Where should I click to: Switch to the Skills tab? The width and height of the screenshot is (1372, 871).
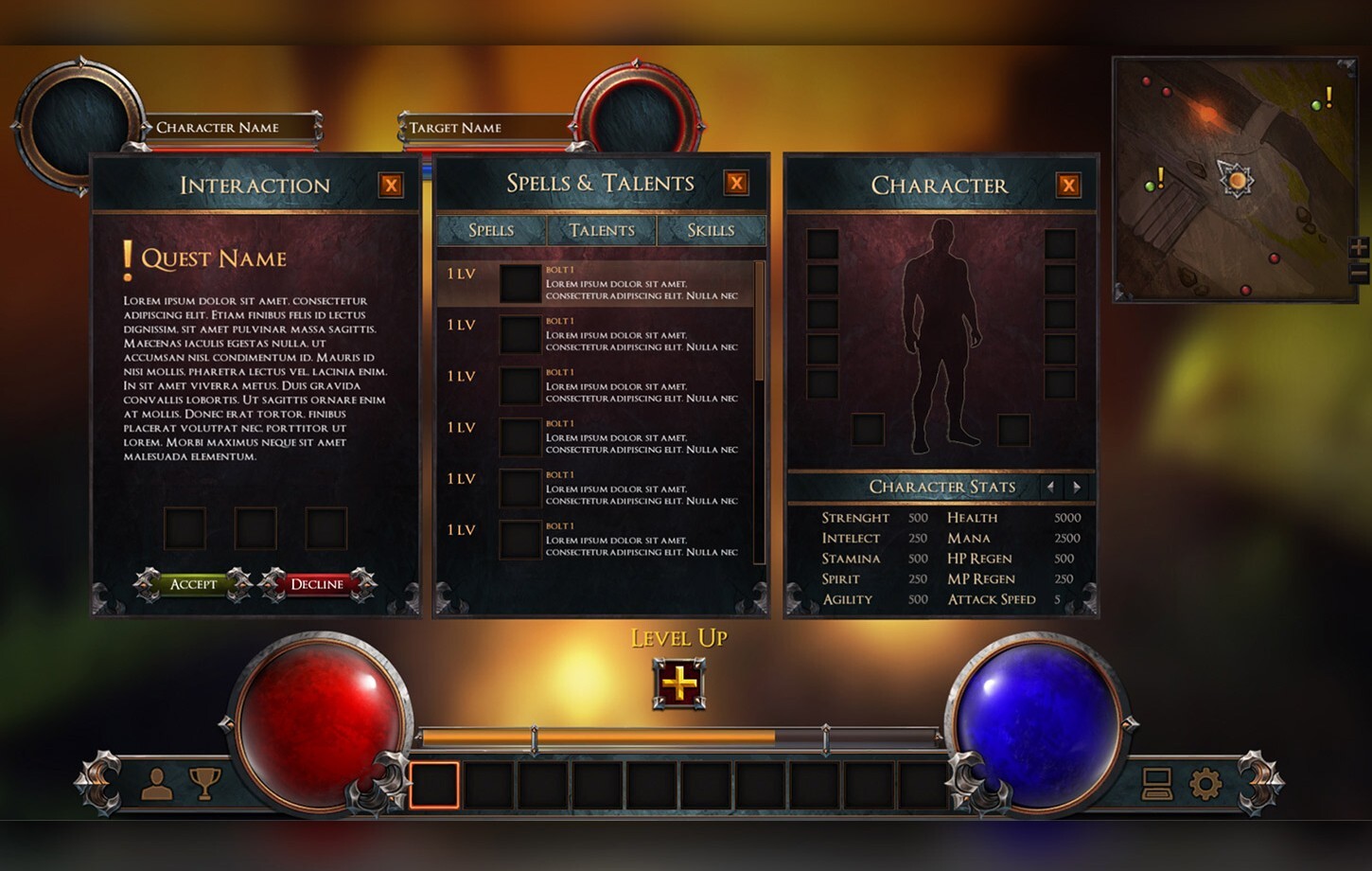(712, 230)
